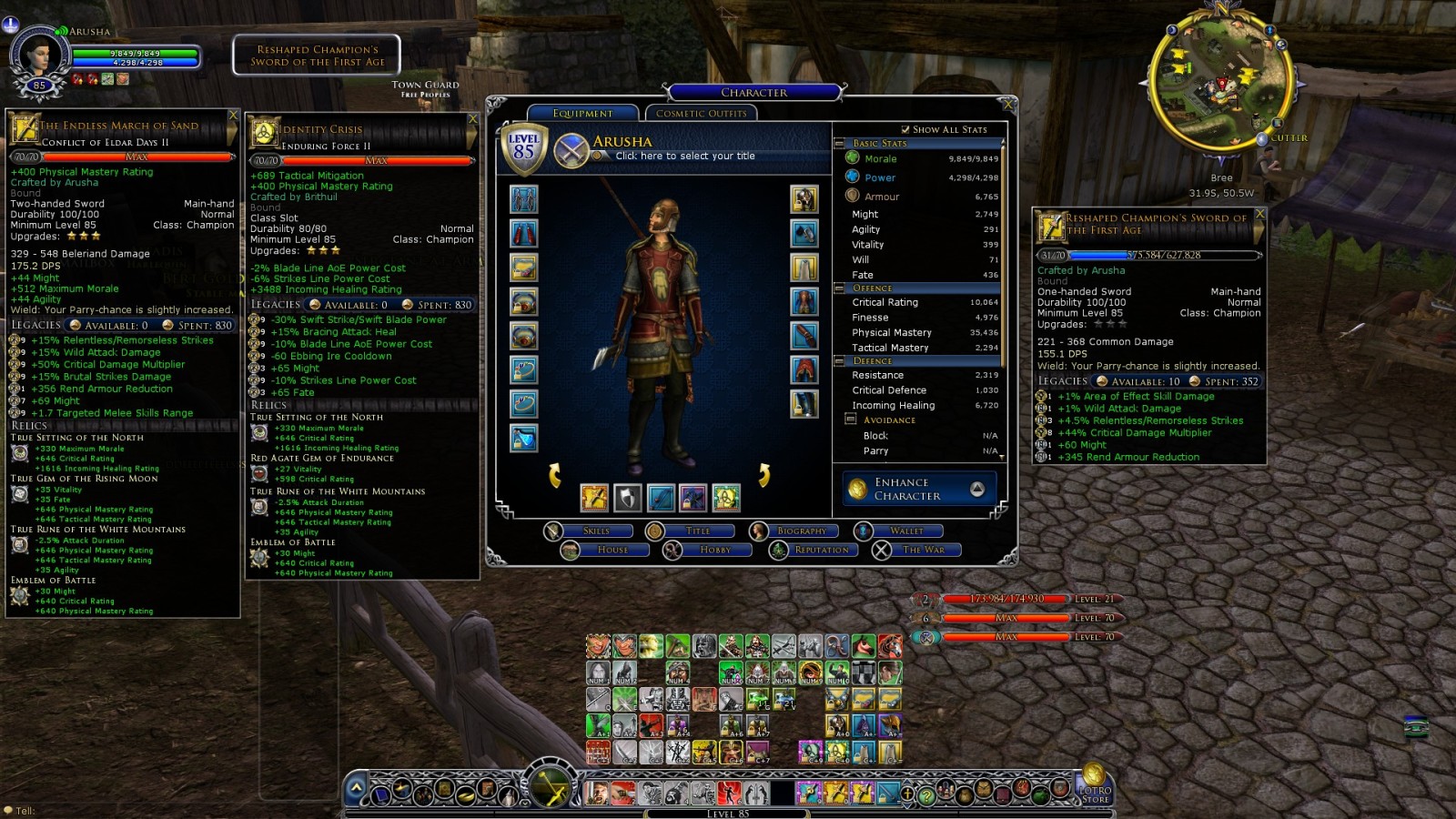Screen dimensions: 1456x819
Task: Switch to the Cosmetic Outfits tab
Action: point(701,114)
